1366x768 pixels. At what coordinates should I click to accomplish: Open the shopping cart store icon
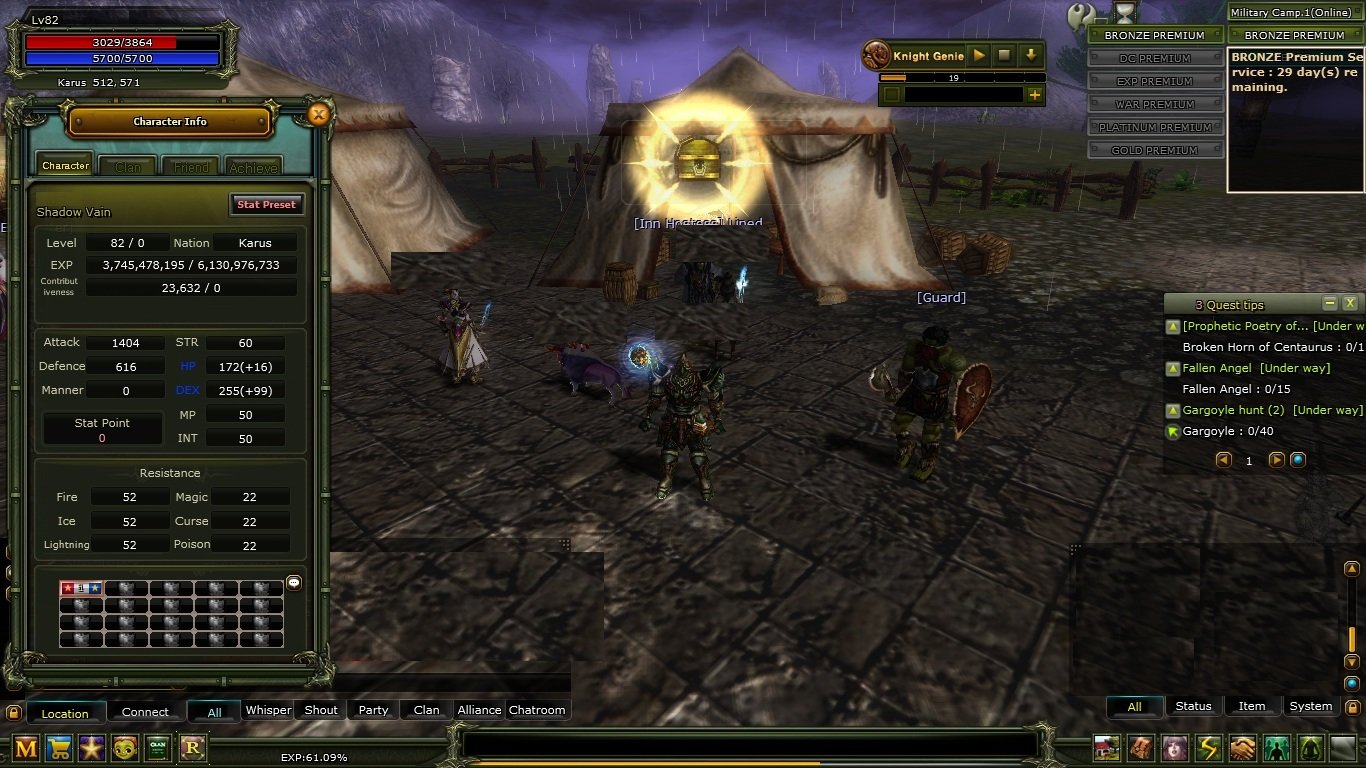coord(59,748)
